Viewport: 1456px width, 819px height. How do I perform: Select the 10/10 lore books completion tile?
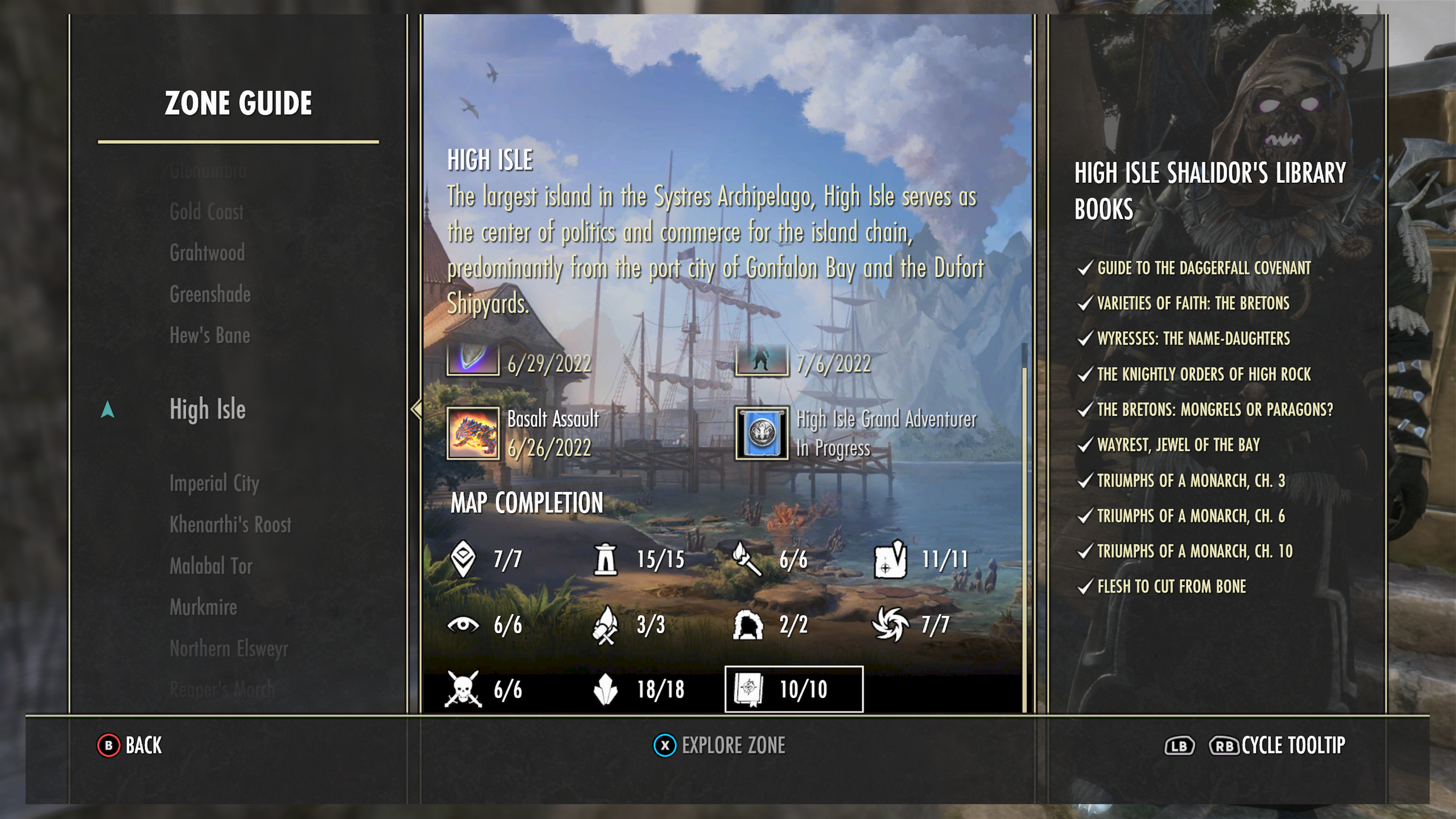793,689
